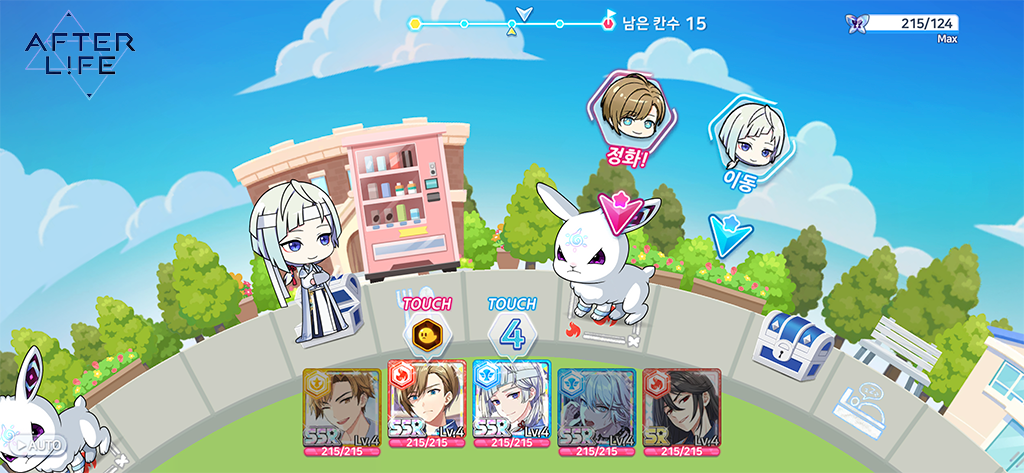Select the highlighted silver-haired SSR card with headband
1024x473 pixels.
tap(512, 412)
